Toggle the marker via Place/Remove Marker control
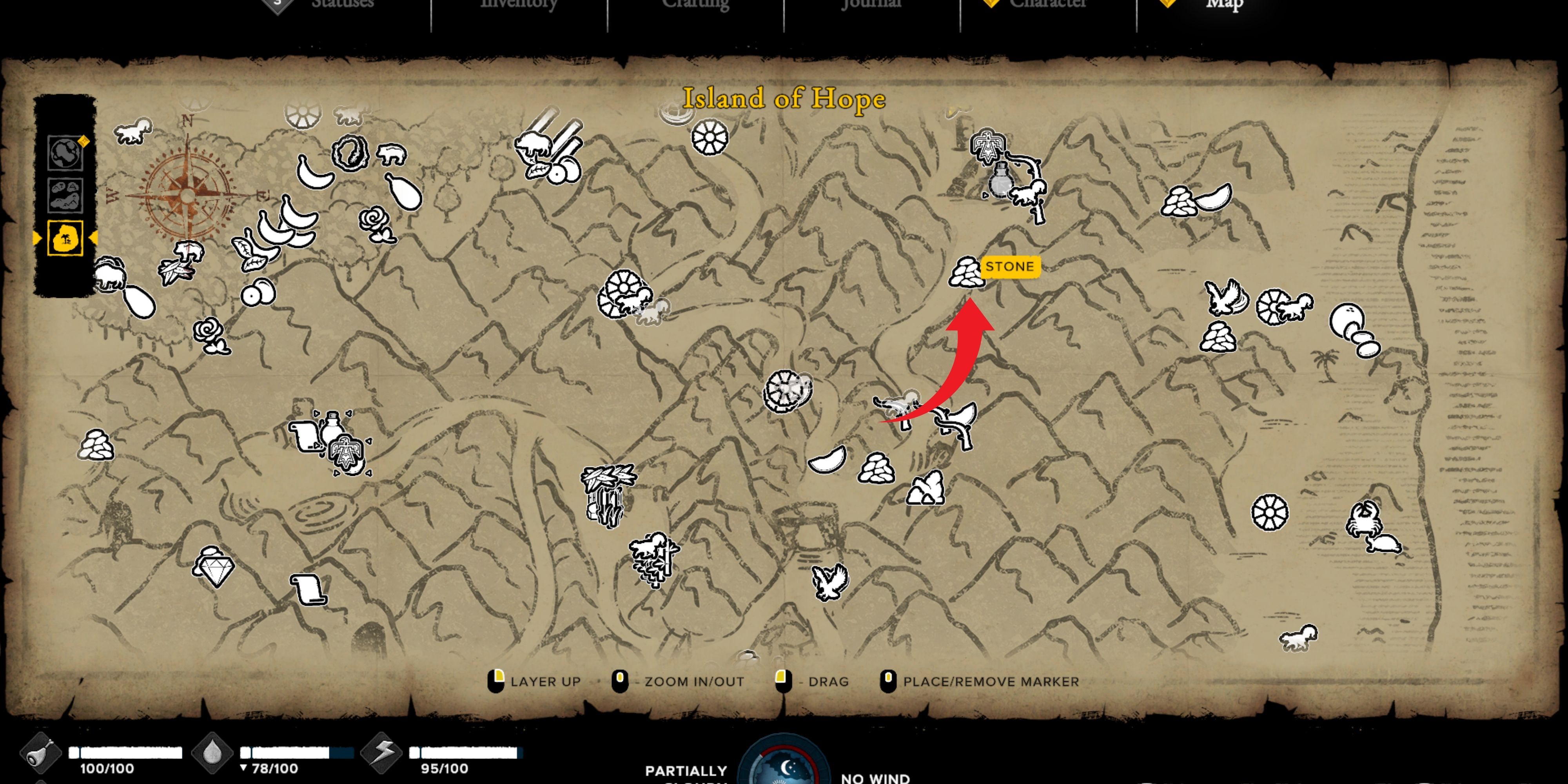 tap(889, 682)
